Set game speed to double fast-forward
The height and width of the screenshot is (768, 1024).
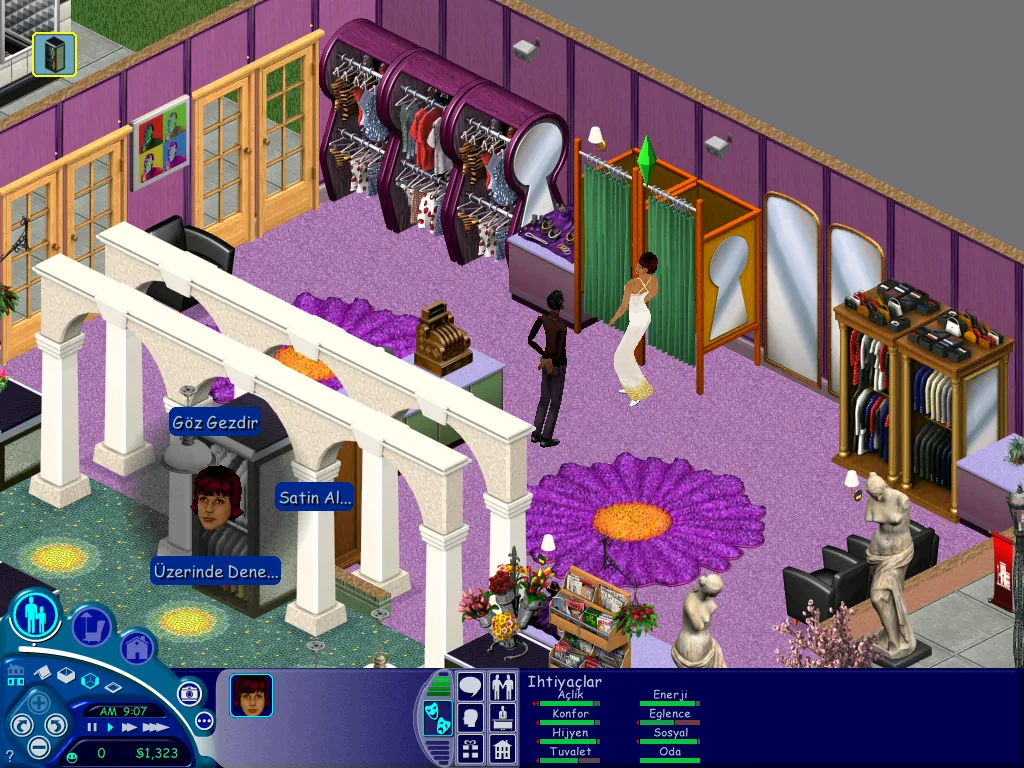click(x=128, y=728)
